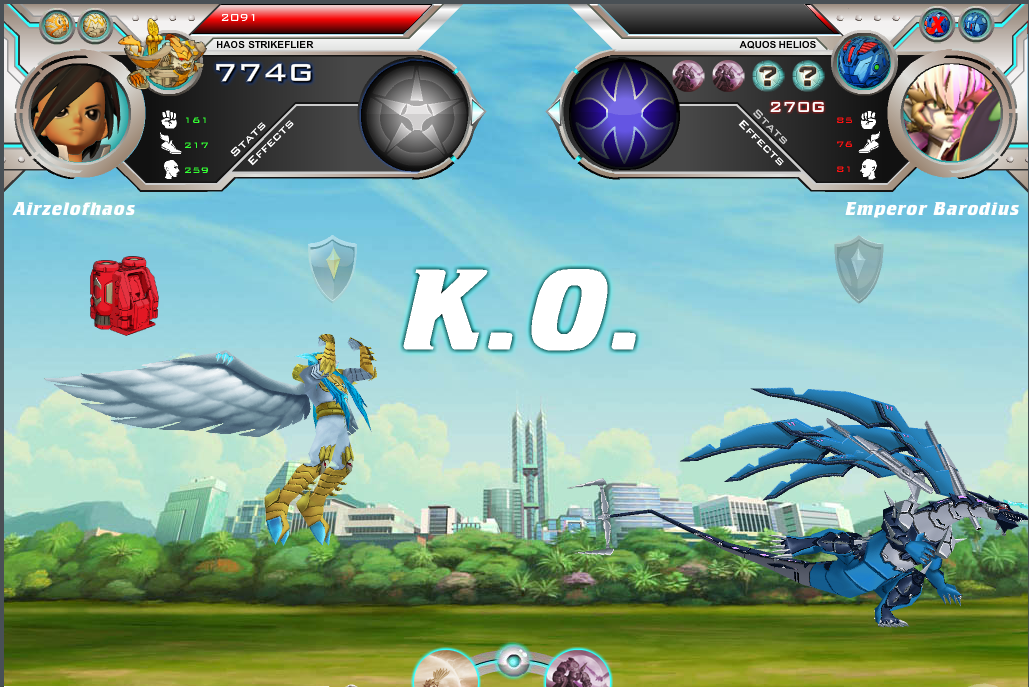
Task: Select the red Battle Gear icon
Action: [x=125, y=295]
